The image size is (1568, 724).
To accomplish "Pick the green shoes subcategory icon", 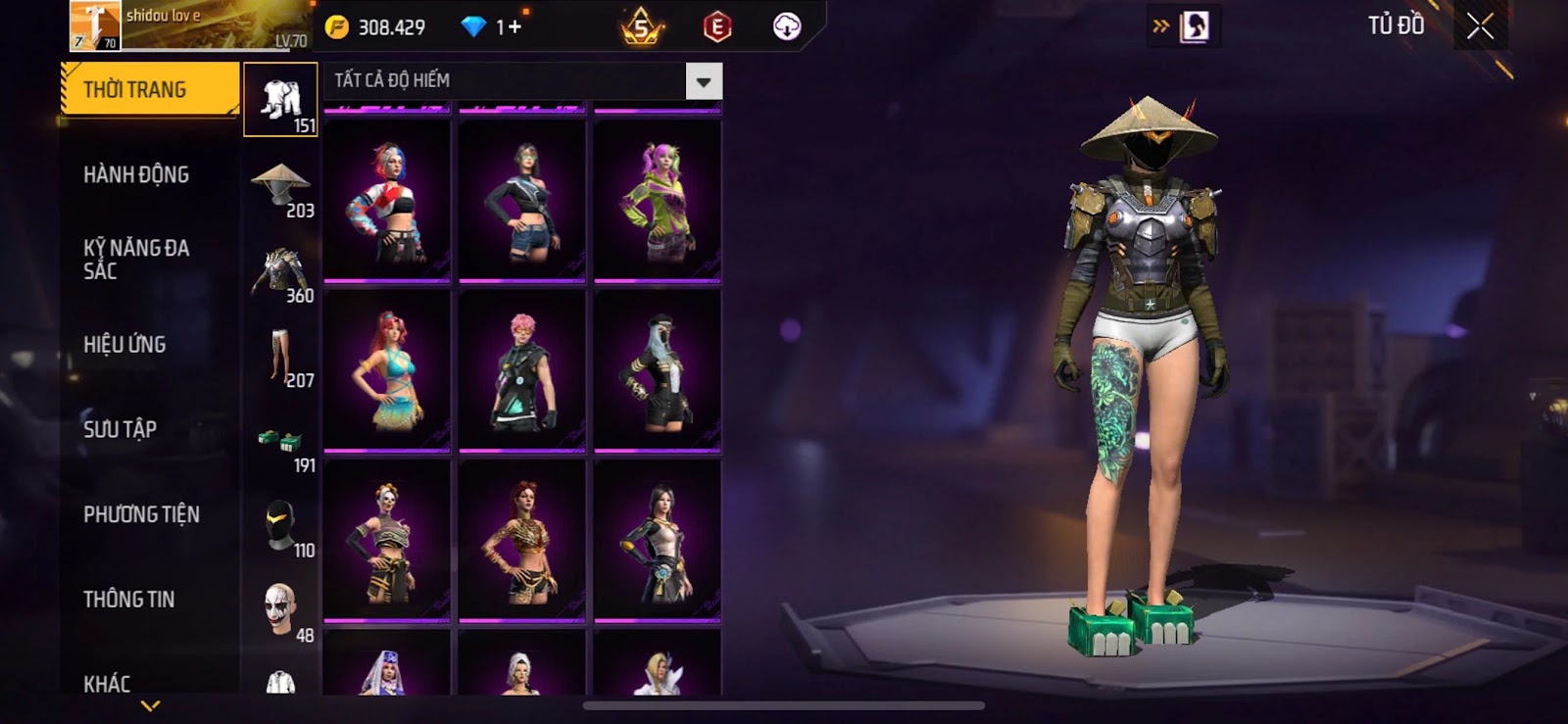I will coord(280,442).
